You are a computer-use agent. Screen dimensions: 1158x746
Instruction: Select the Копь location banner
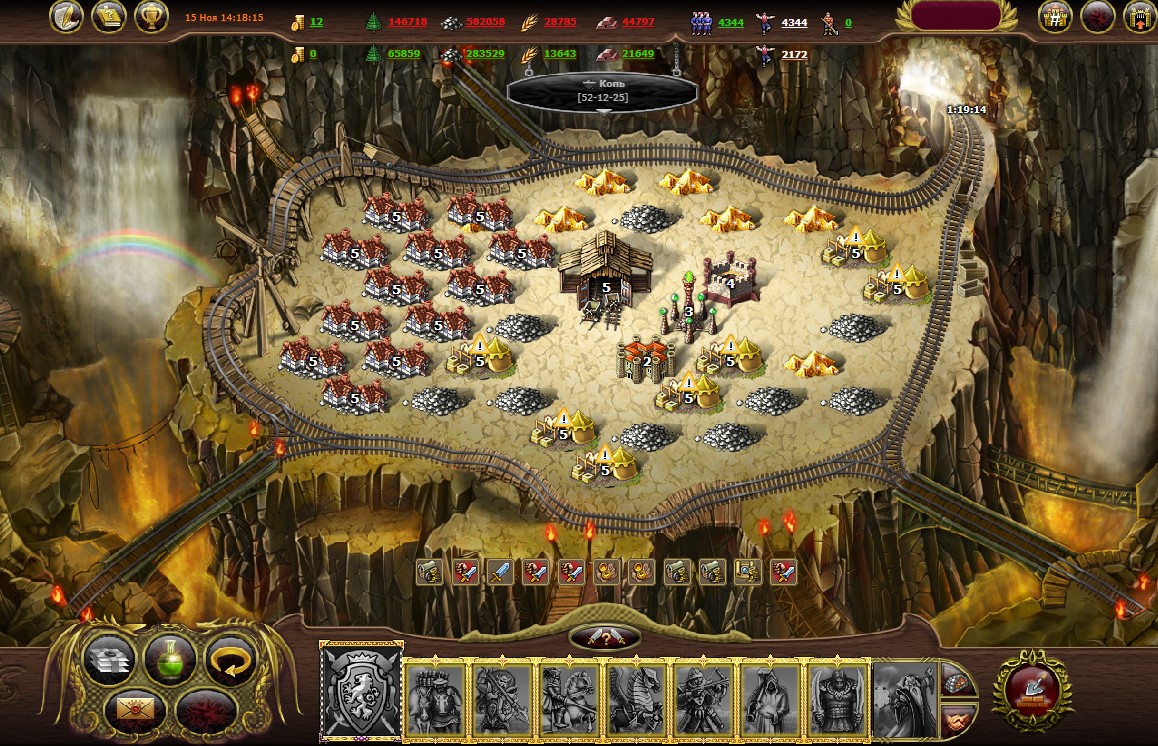602,90
